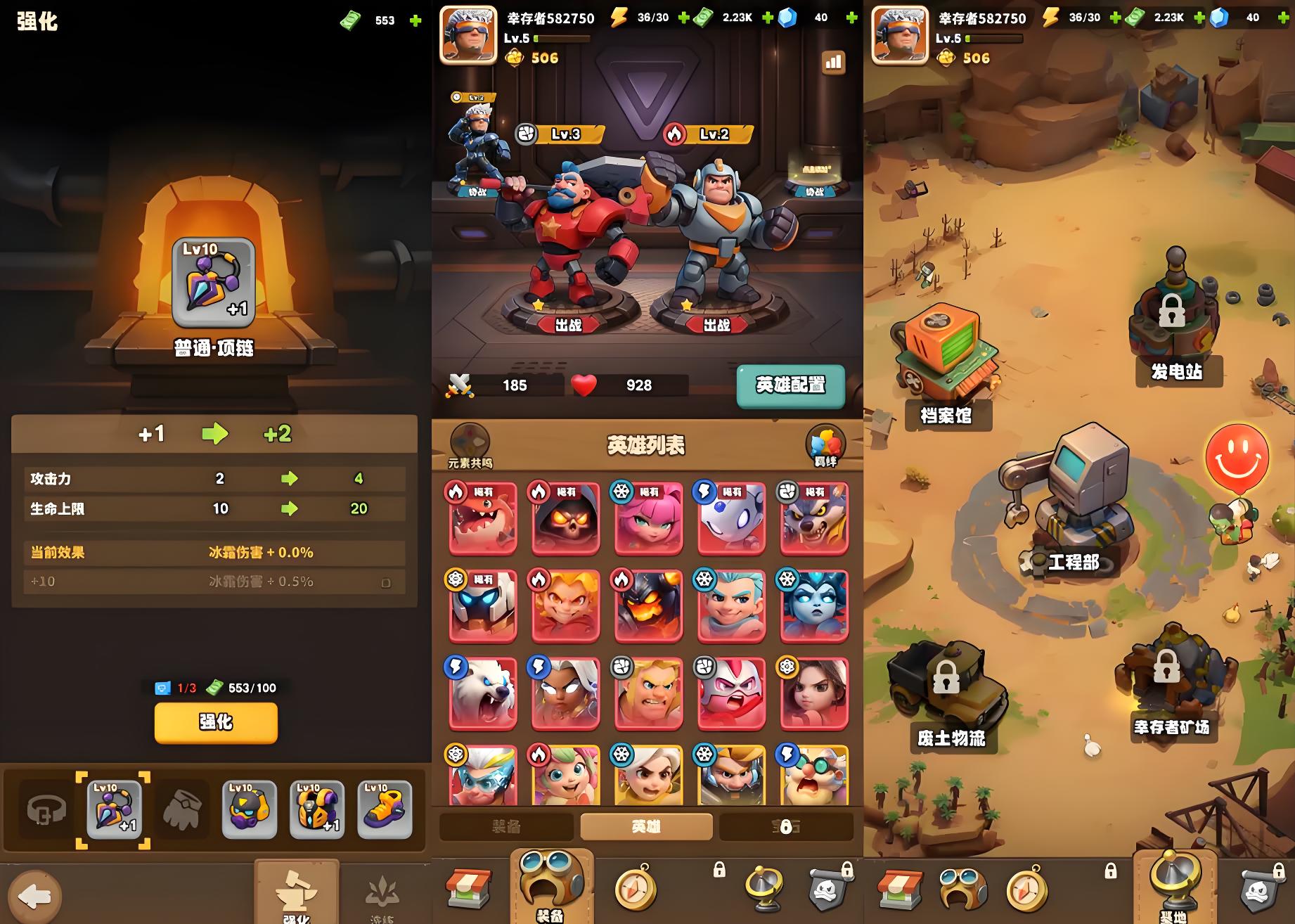Open the compass navigation icon
Viewport: 1295px width, 924px height.
point(635,890)
